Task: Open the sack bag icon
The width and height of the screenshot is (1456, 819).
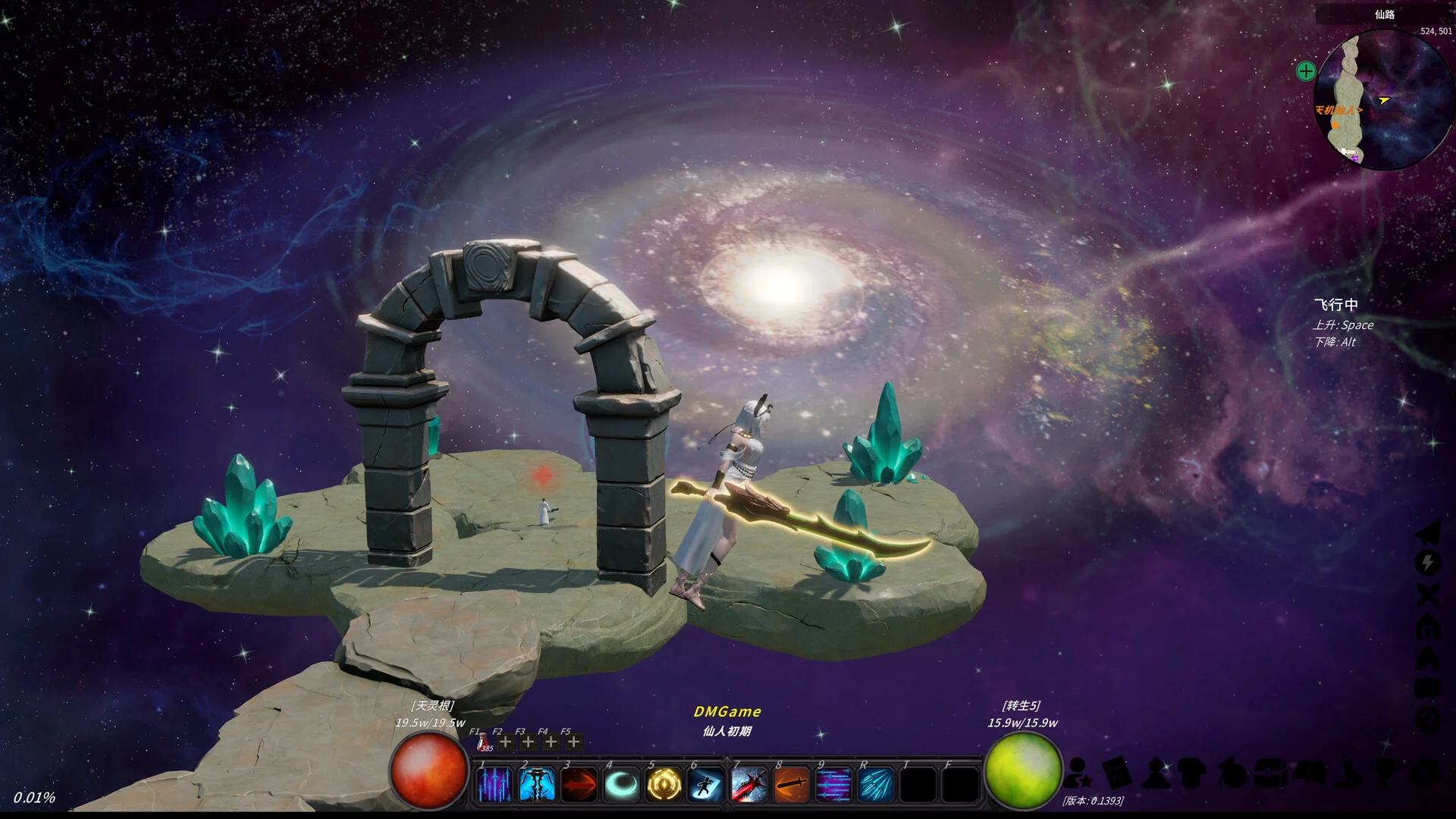Action: point(1232,773)
